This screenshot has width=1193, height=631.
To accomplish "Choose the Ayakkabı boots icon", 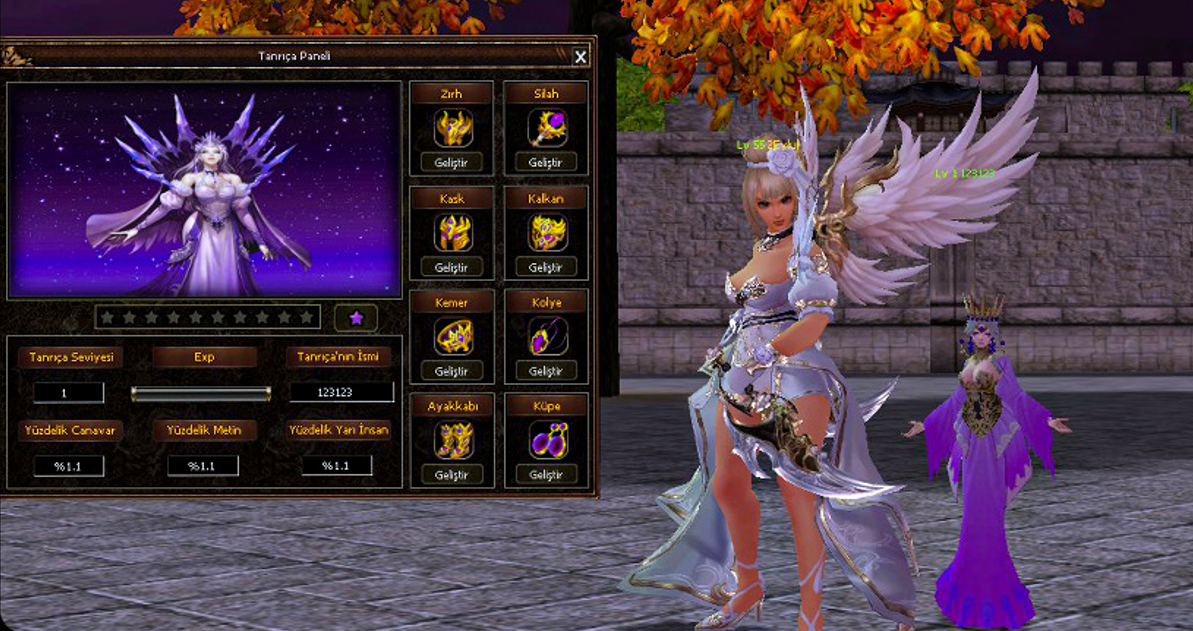I will 452,440.
